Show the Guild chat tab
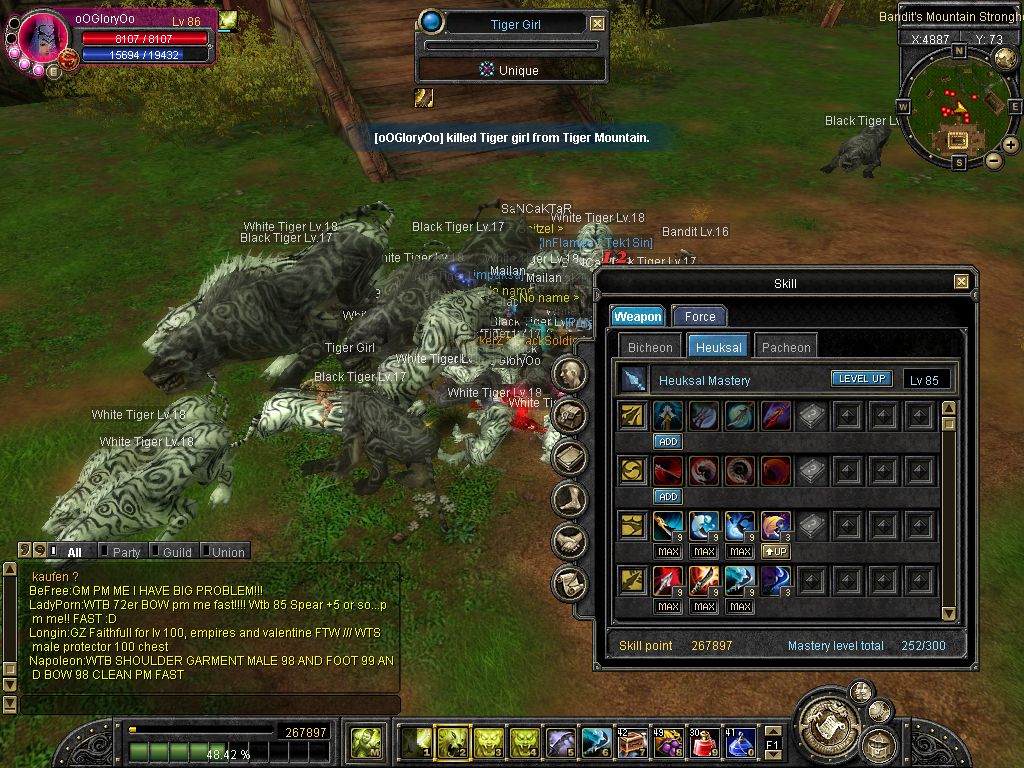Image resolution: width=1024 pixels, height=768 pixels. pos(176,552)
